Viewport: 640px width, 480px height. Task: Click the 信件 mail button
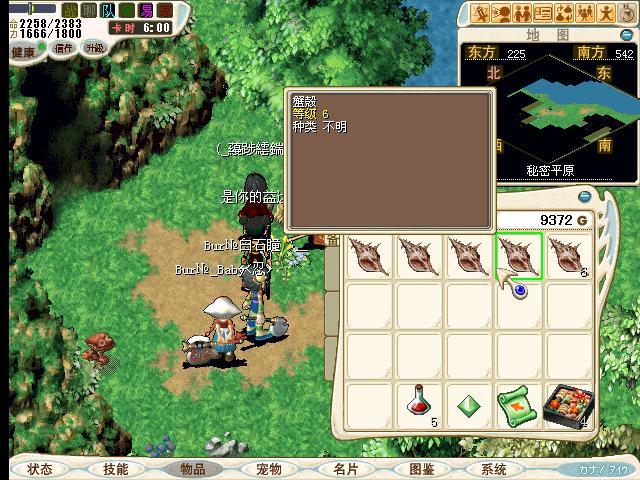pos(64,48)
